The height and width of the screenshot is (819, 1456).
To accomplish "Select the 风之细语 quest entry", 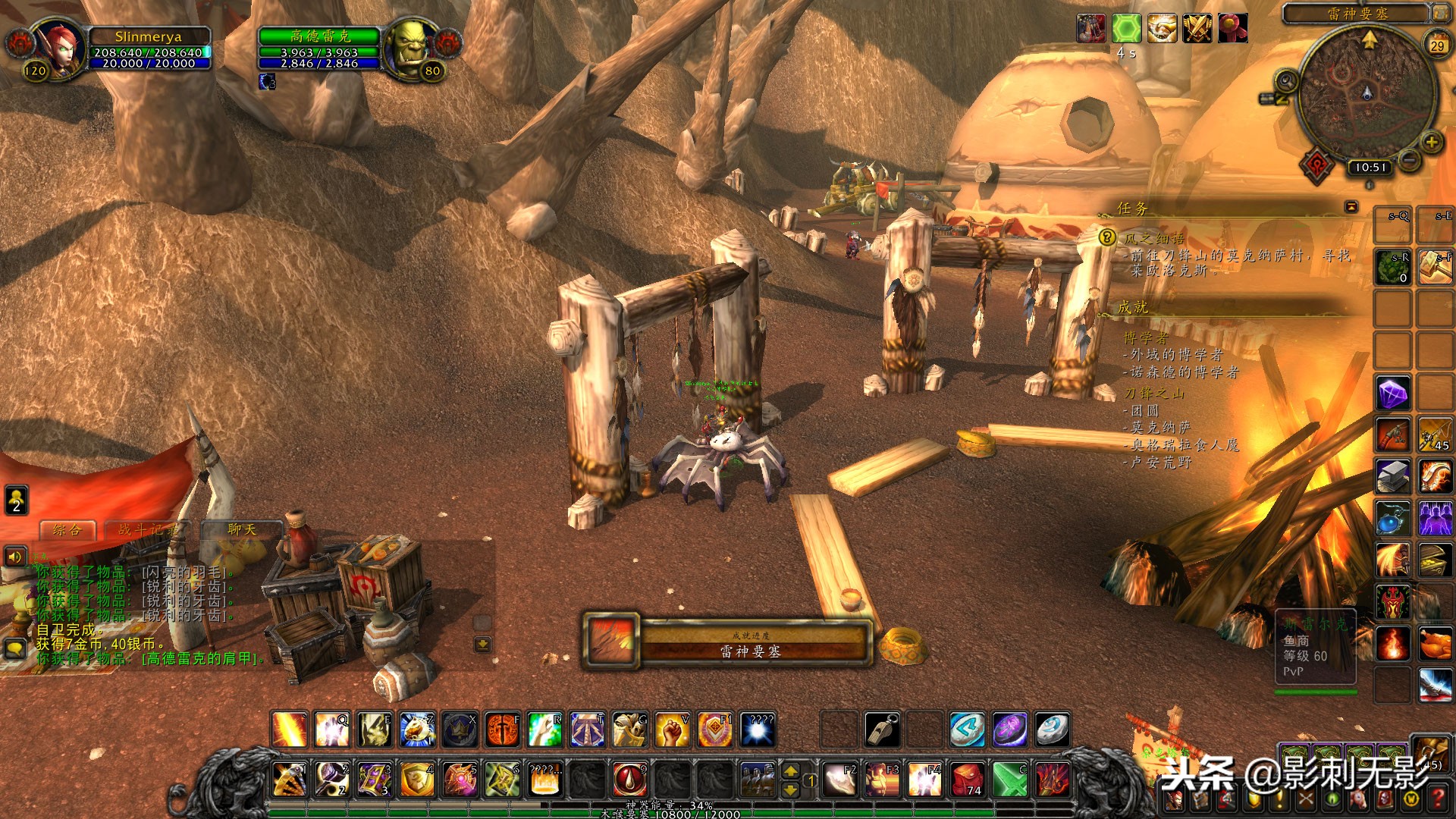I will tap(1154, 238).
